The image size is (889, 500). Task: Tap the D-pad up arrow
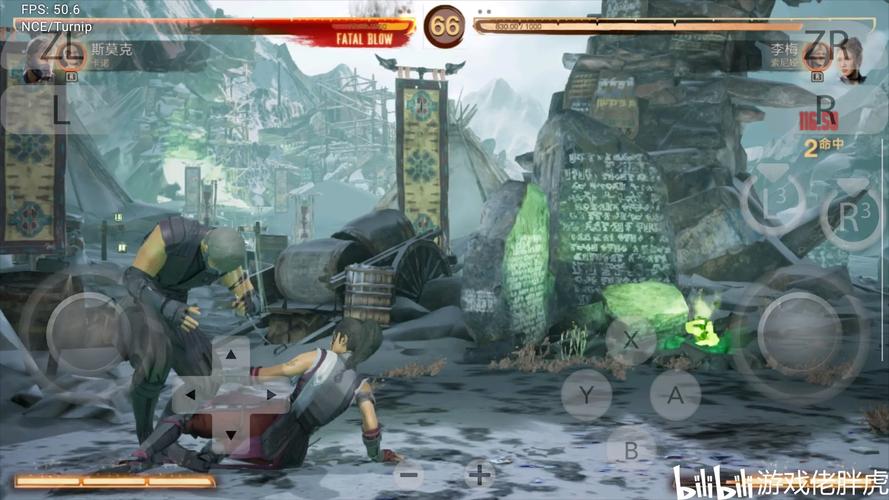click(231, 355)
